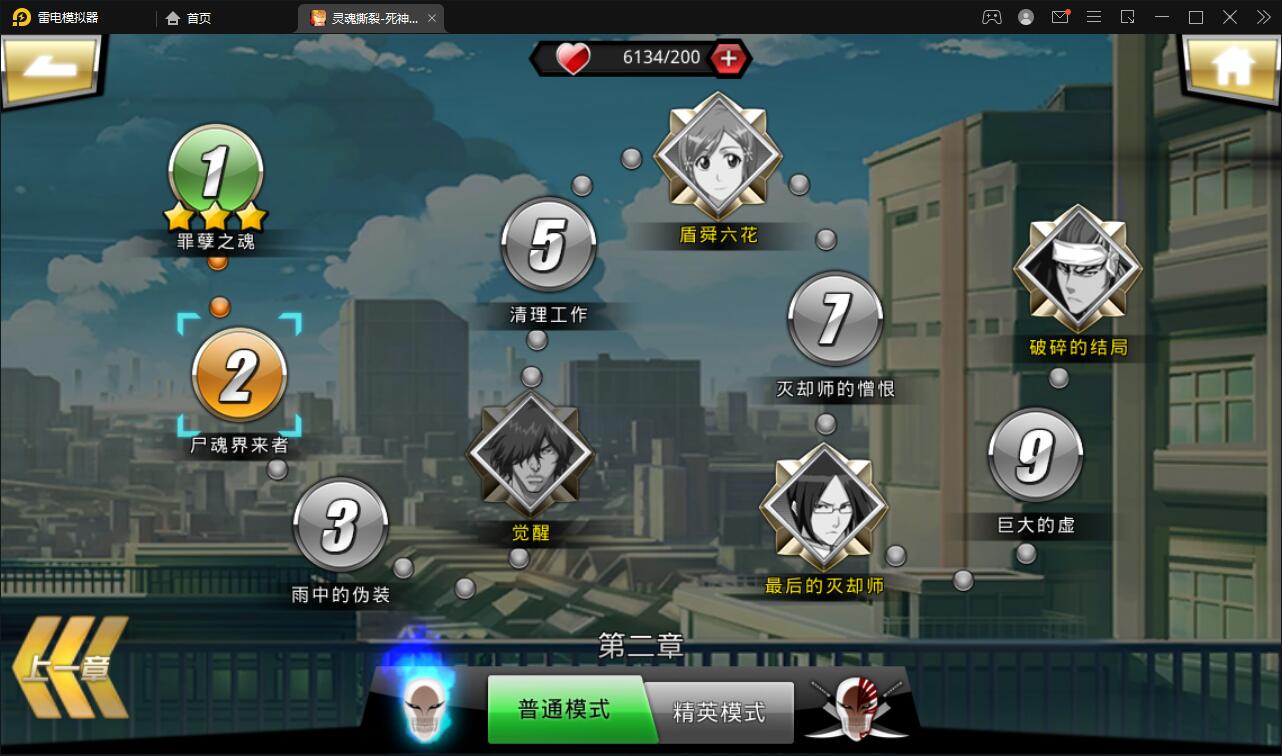Click the user avatar icon in the toolbar

pyautogui.click(x=1025, y=17)
